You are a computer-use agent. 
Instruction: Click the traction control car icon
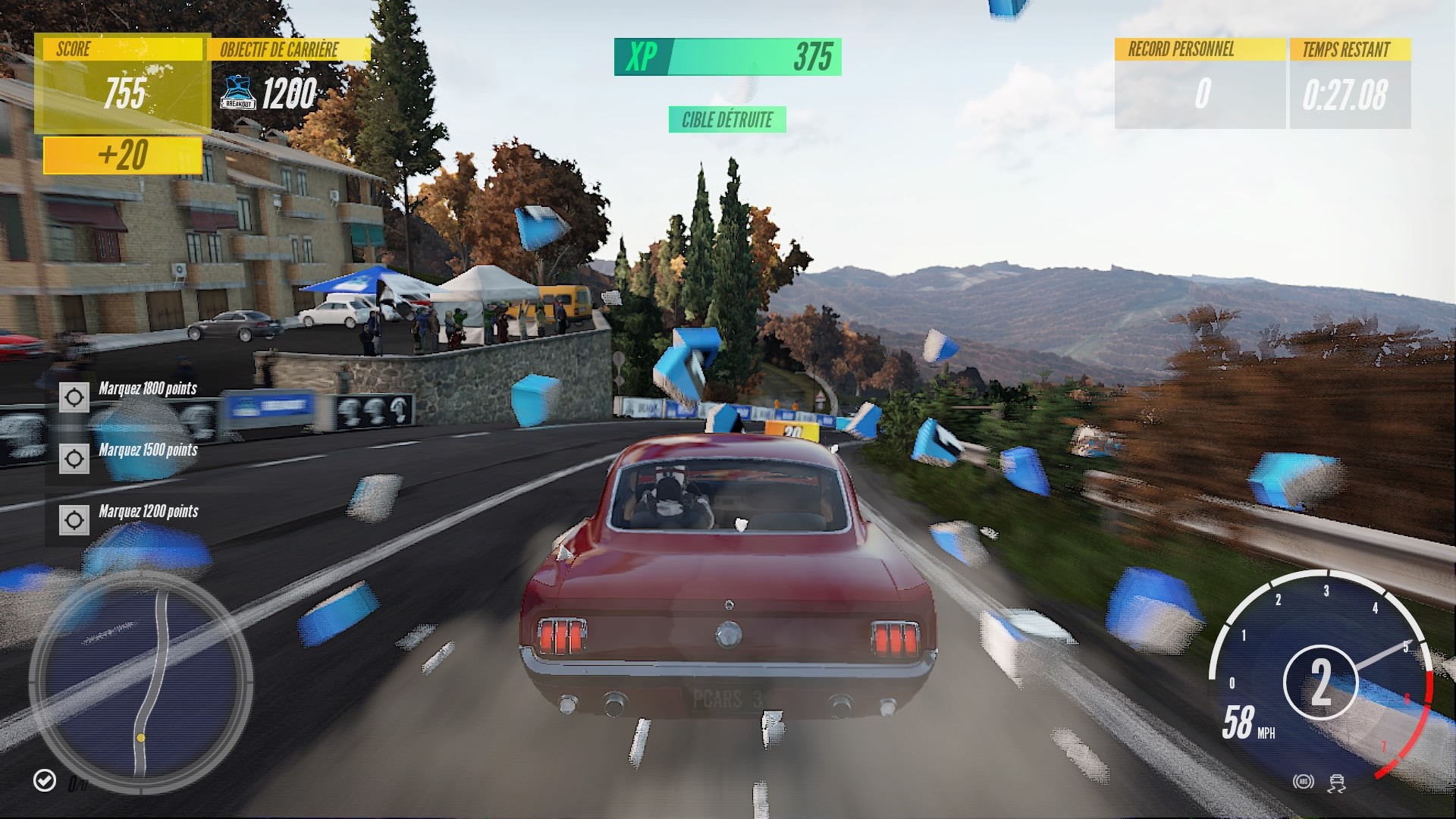tap(1336, 783)
